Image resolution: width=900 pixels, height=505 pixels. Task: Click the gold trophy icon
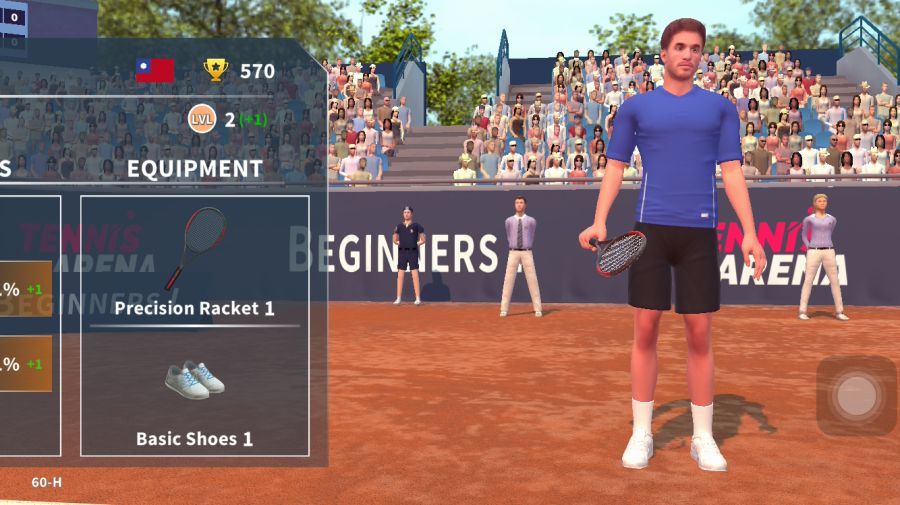click(216, 70)
